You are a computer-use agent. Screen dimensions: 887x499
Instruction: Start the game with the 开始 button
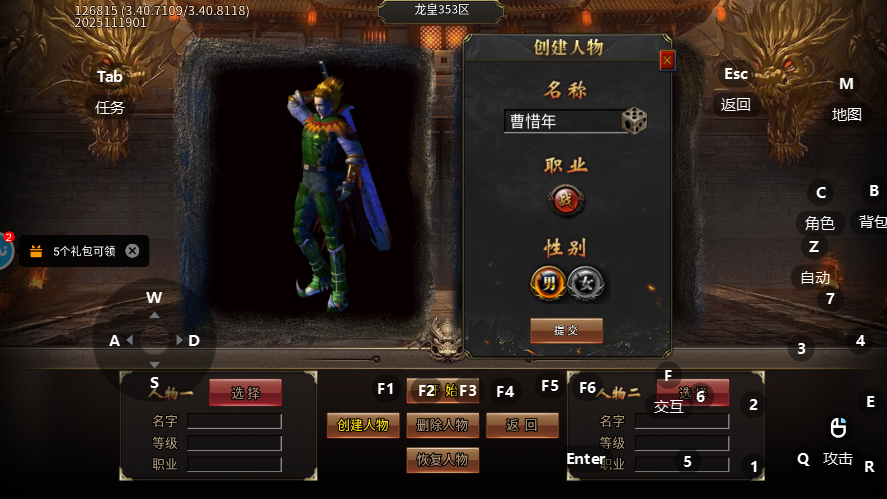click(x=442, y=390)
